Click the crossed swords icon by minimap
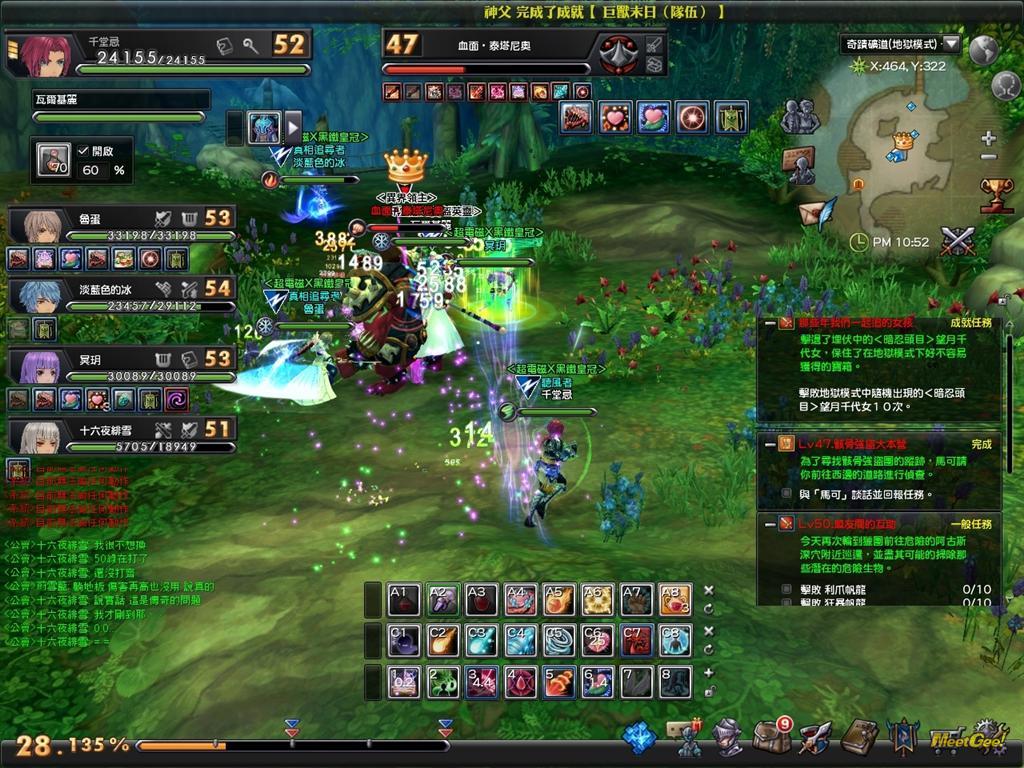 tap(958, 241)
